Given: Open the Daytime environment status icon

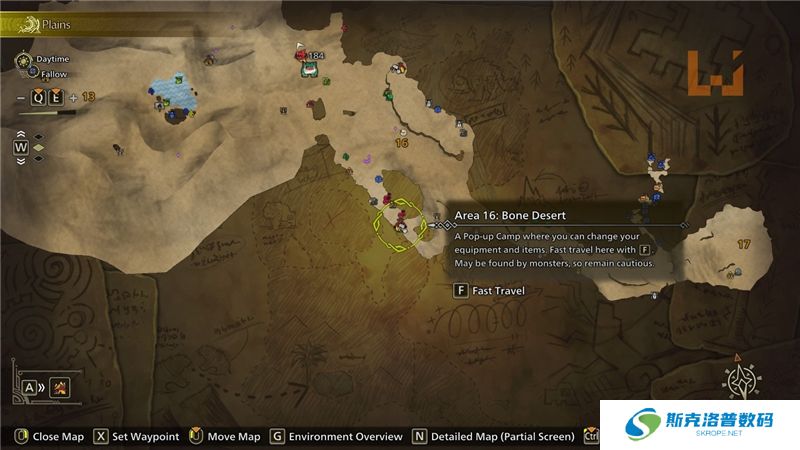Looking at the screenshot, I should [23, 60].
